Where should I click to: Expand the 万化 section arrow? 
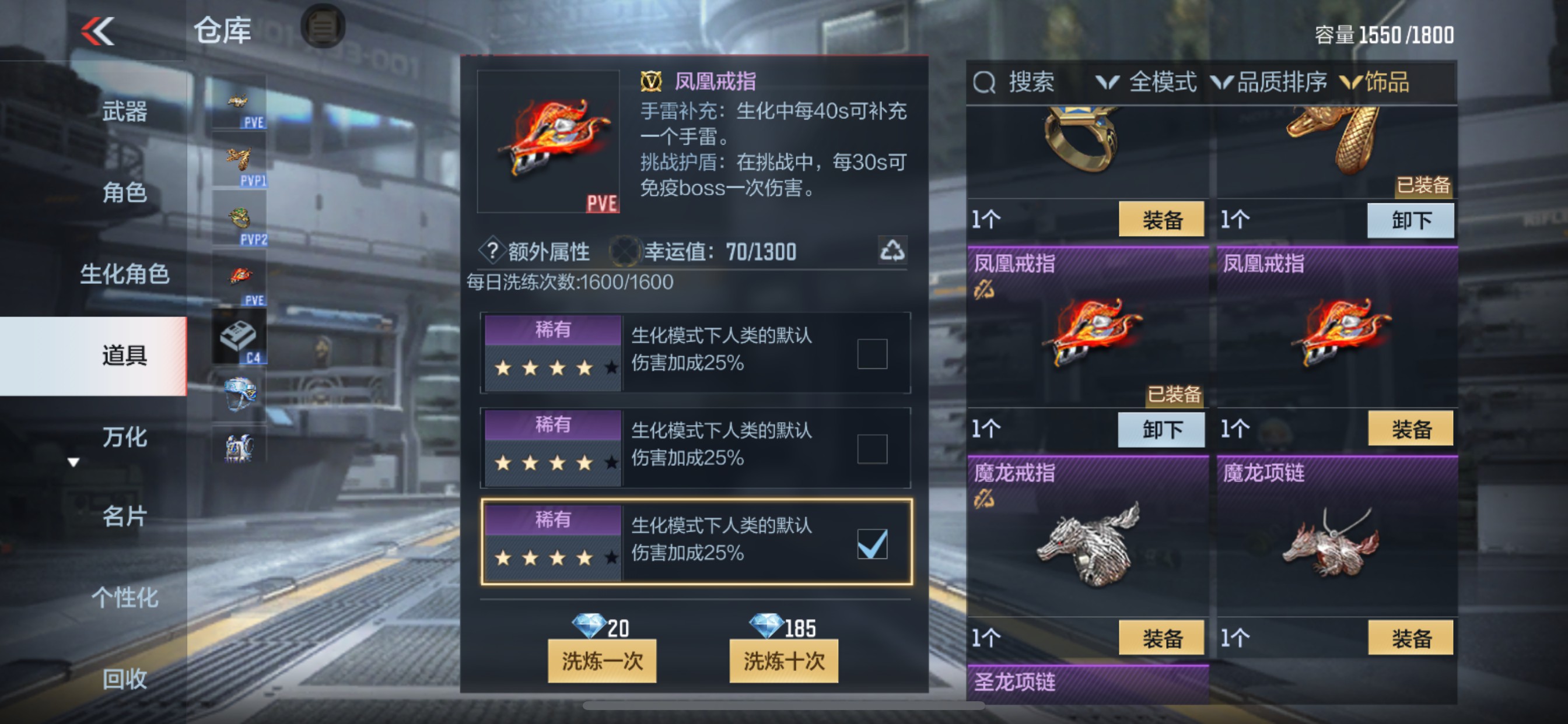[73, 462]
